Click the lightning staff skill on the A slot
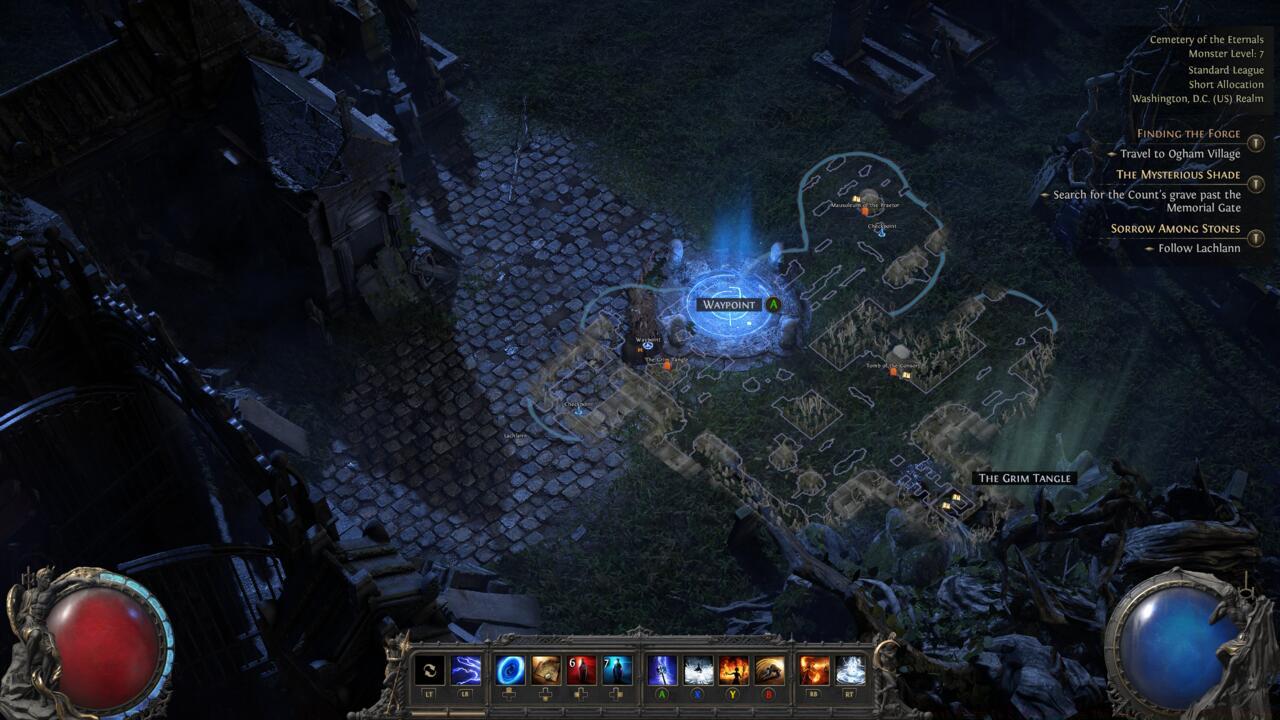This screenshot has height=720, width=1280. [x=662, y=669]
